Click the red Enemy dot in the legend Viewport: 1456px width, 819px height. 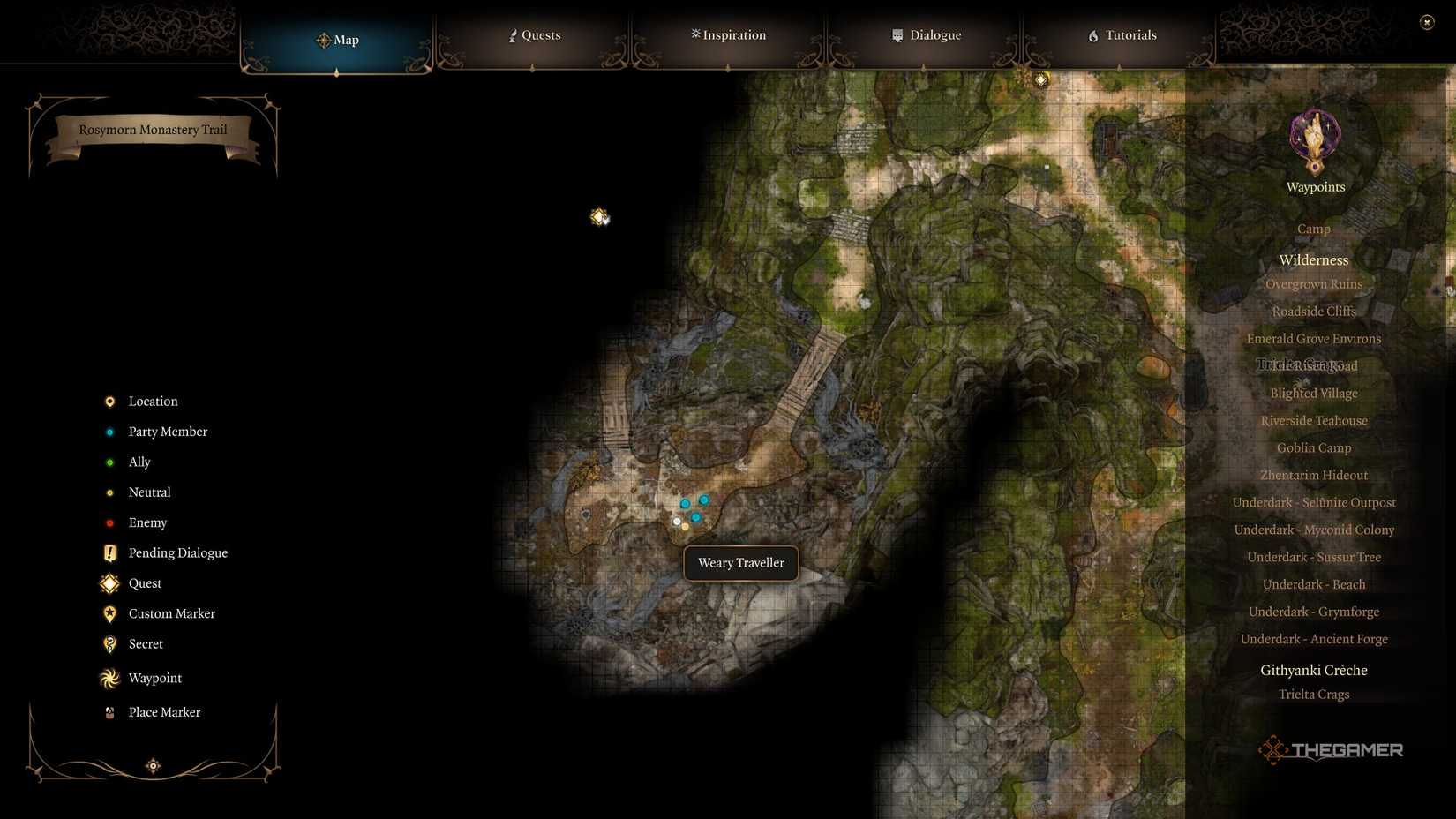(109, 522)
